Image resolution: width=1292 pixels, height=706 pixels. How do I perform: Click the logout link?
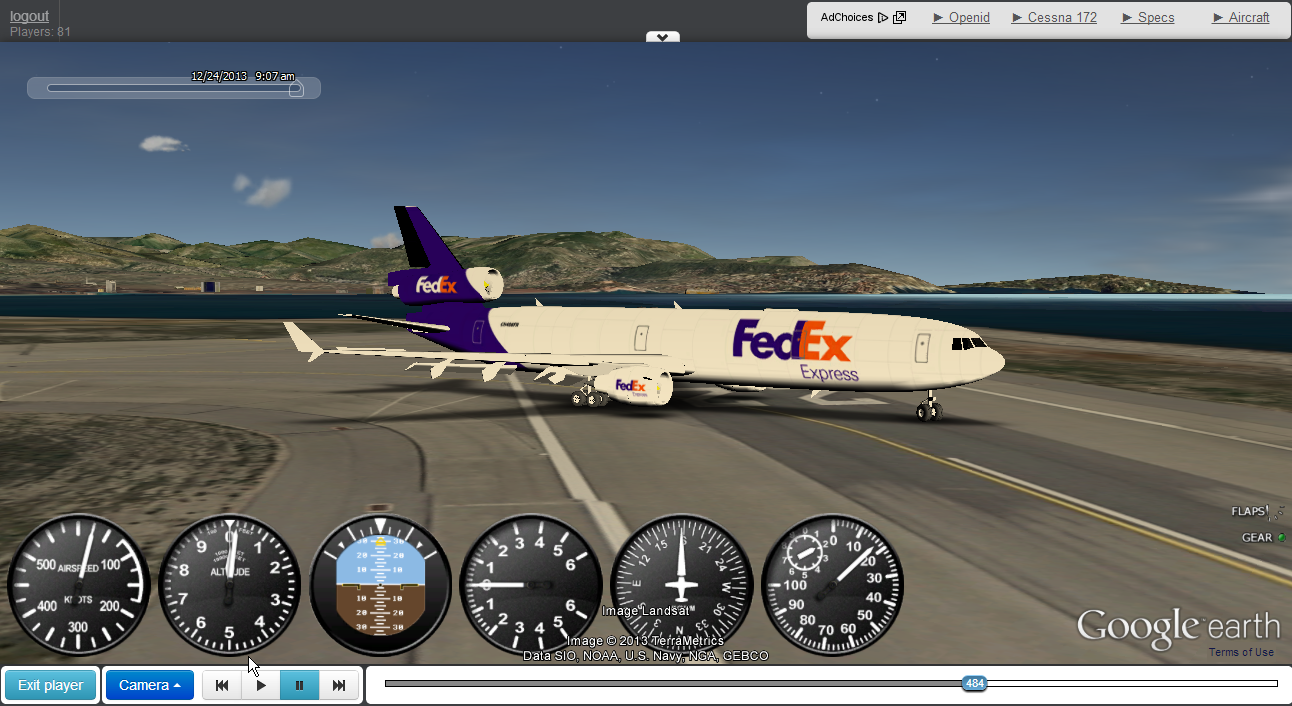29,16
